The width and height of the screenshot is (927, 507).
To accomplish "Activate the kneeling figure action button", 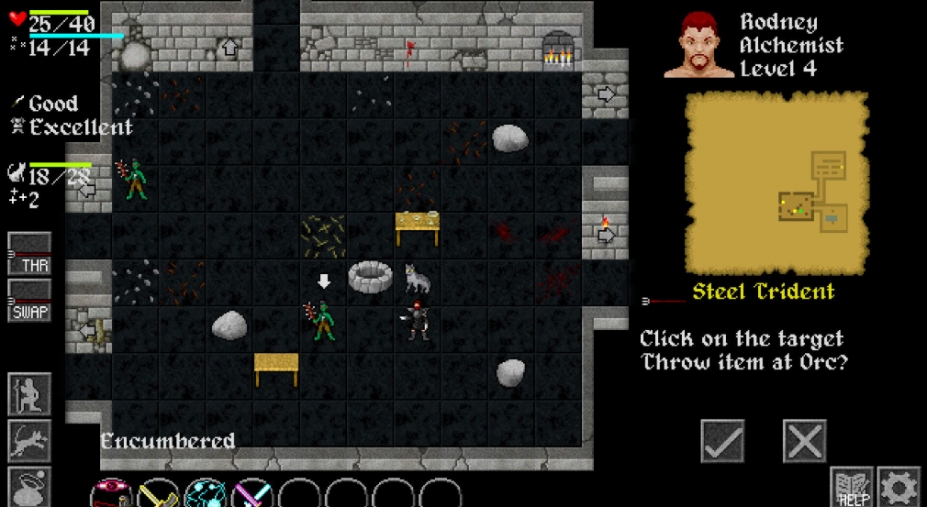I will click(x=30, y=394).
